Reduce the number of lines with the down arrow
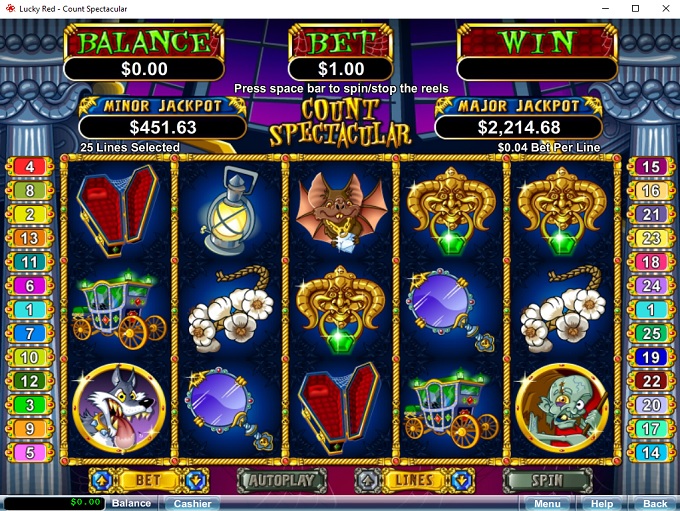680x511 pixels. [460, 480]
